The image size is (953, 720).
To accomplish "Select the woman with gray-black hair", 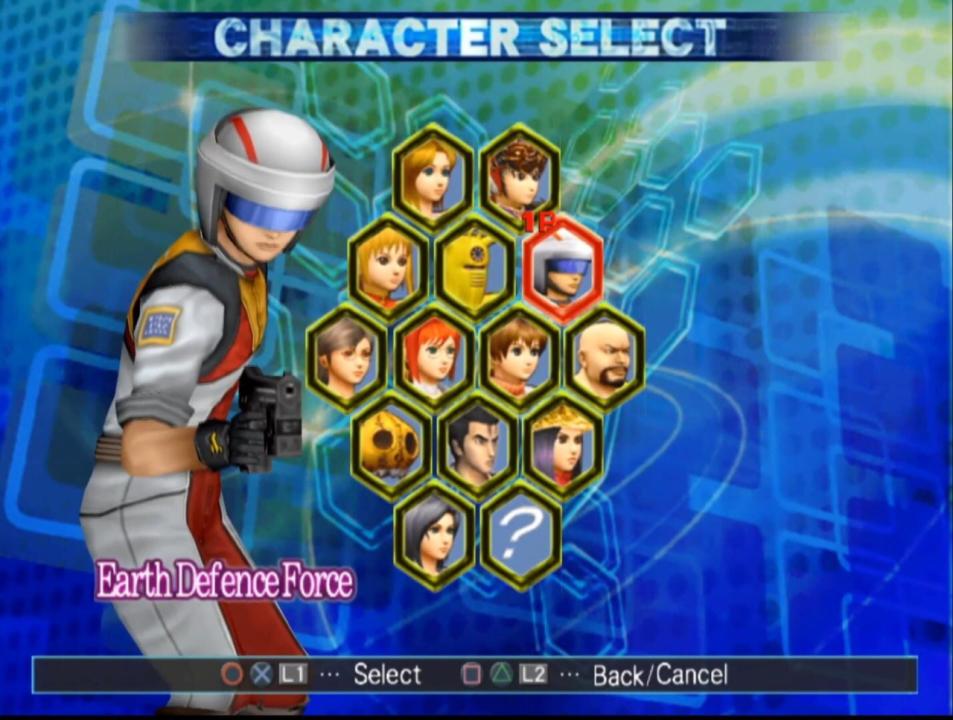I will coord(433,533).
